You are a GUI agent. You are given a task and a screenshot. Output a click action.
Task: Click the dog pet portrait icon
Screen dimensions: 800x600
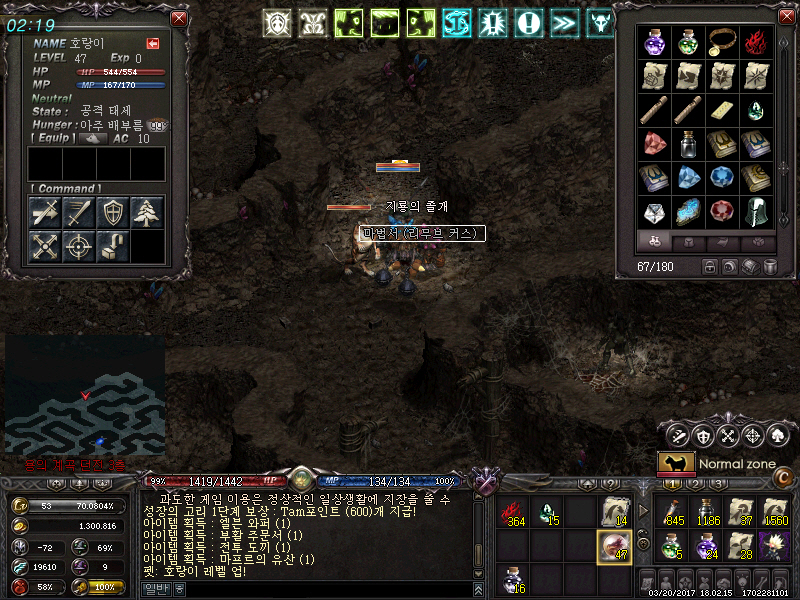coord(676,463)
